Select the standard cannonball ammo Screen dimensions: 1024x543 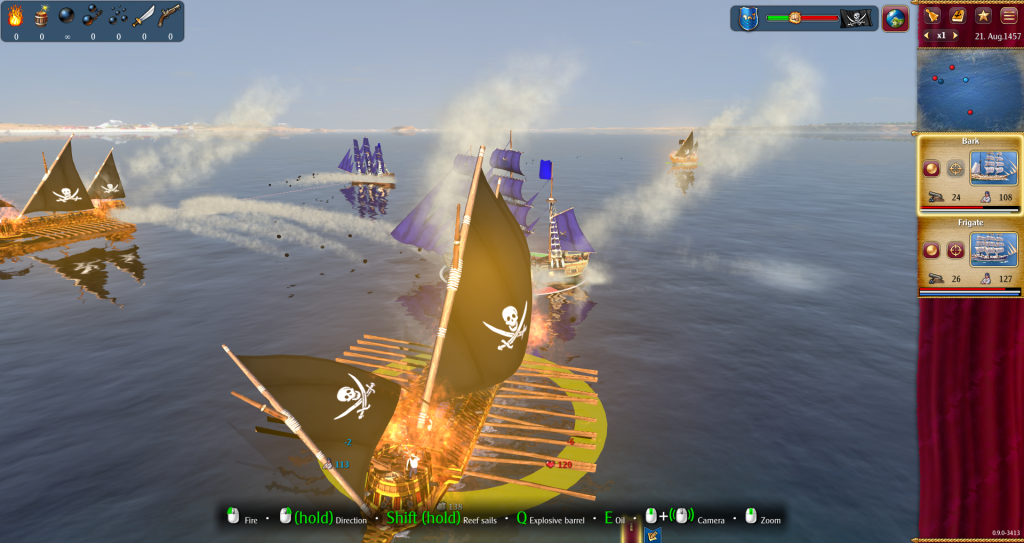click(x=66, y=16)
